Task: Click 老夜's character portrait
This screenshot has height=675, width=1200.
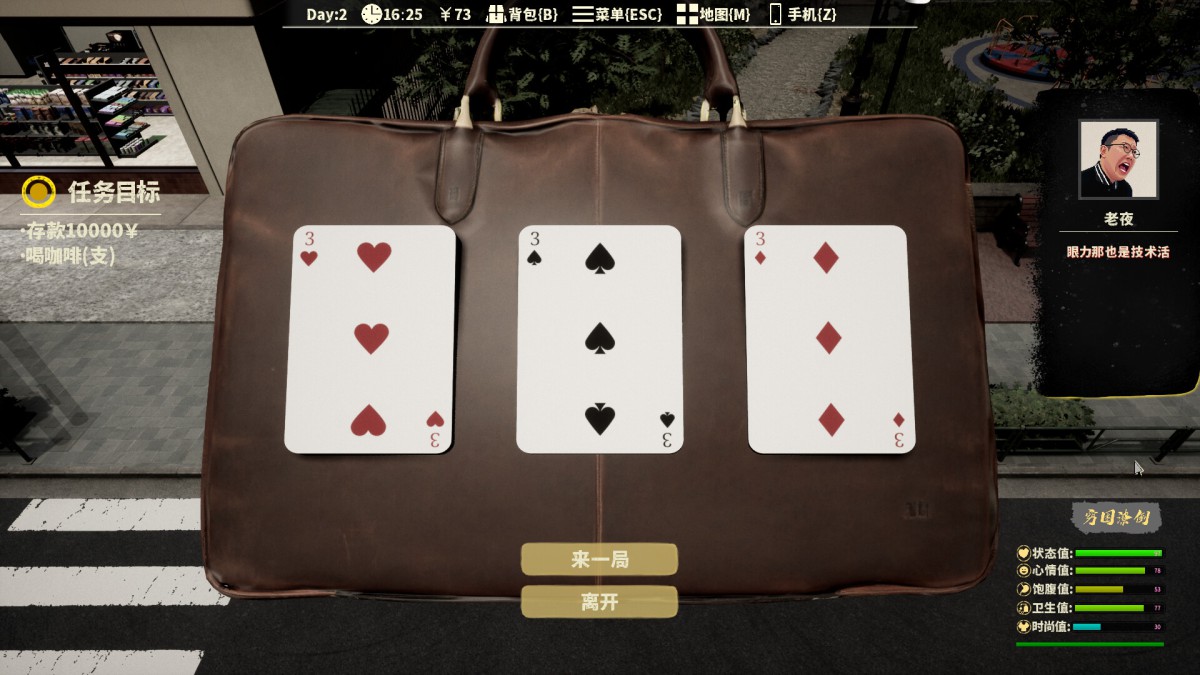Action: tap(1118, 159)
